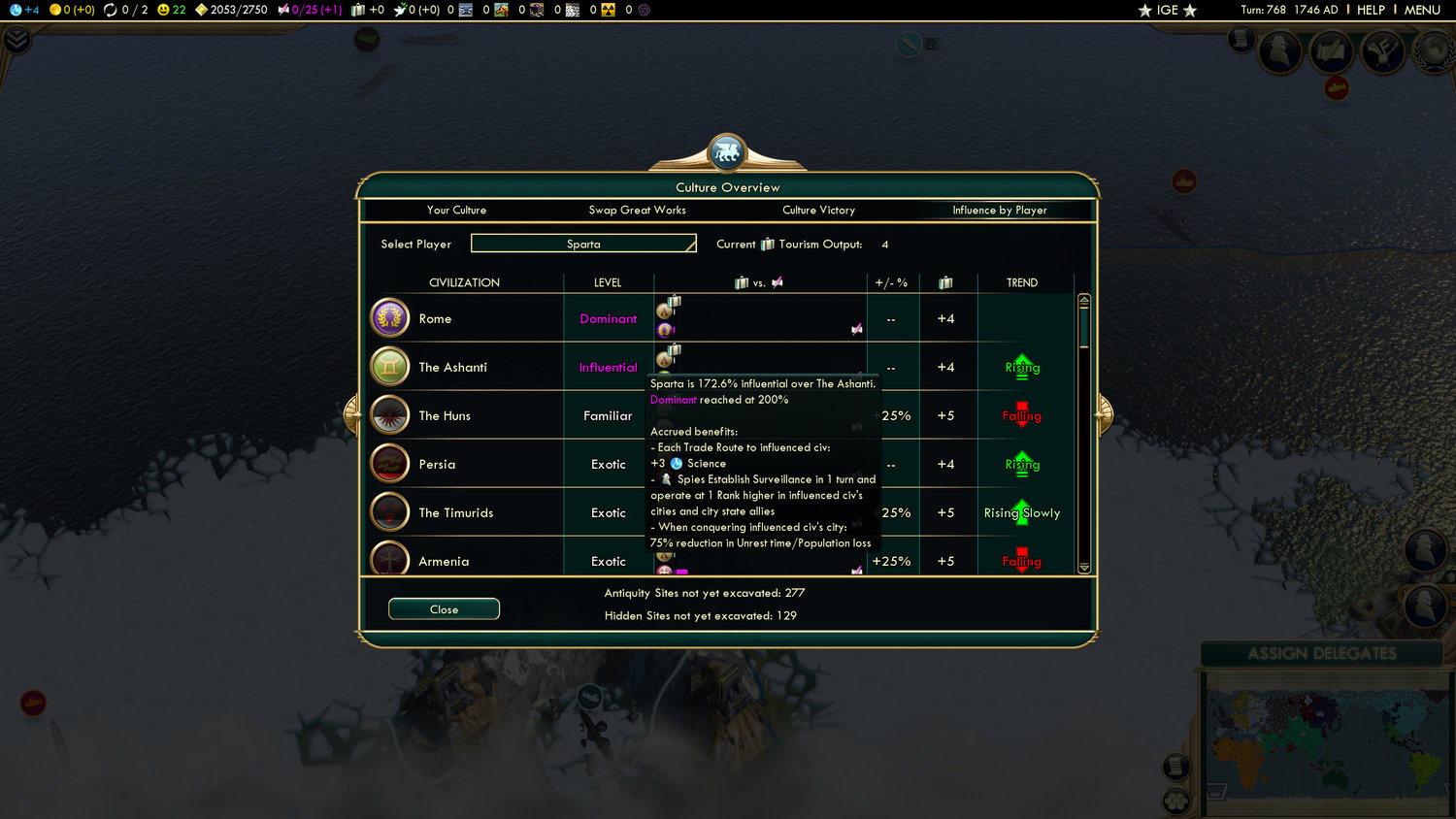Image resolution: width=1456 pixels, height=819 pixels.
Task: Click the uranium resource icon in the top bar
Action: 607,11
